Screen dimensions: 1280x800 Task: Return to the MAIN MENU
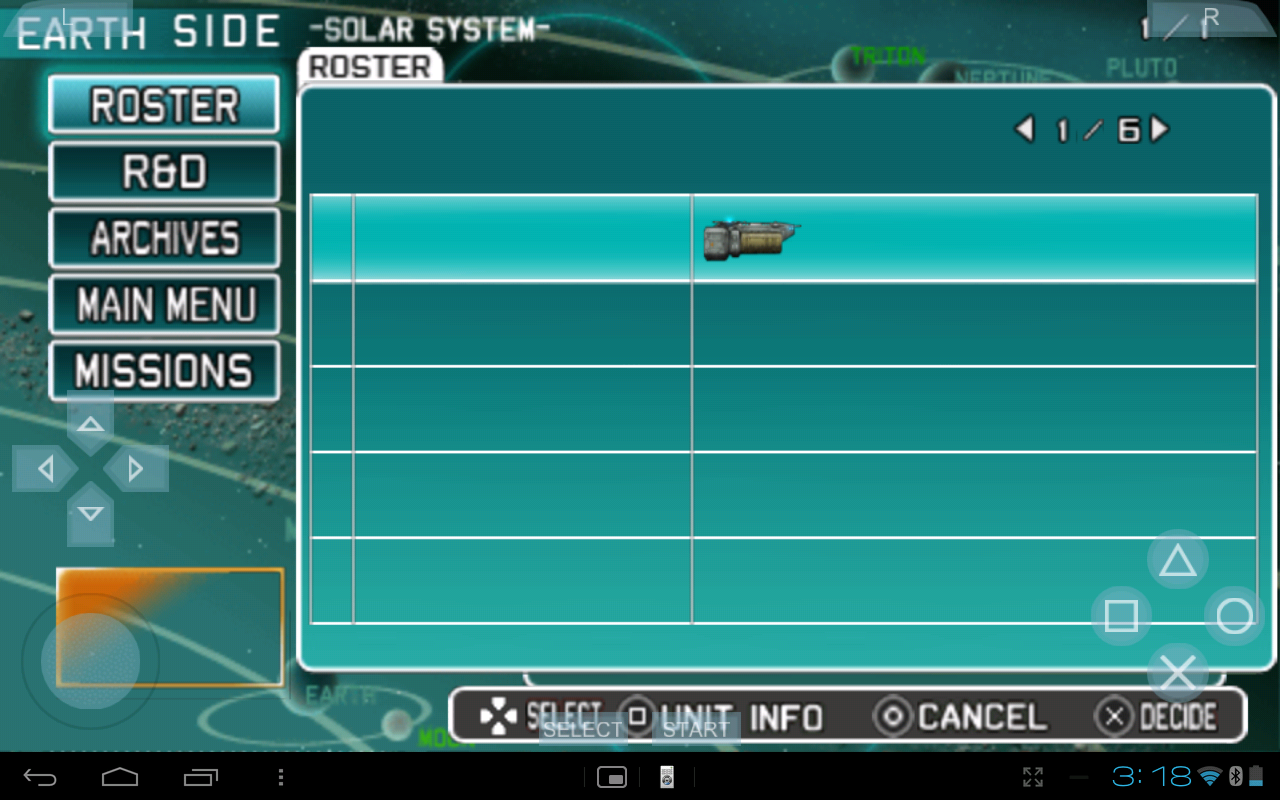[x=164, y=305]
